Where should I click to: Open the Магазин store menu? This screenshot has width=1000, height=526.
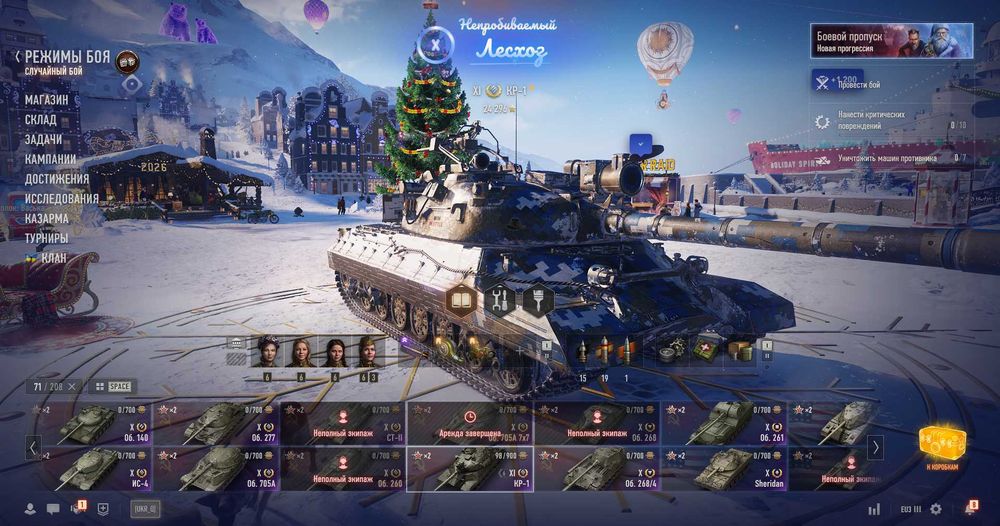(x=47, y=100)
